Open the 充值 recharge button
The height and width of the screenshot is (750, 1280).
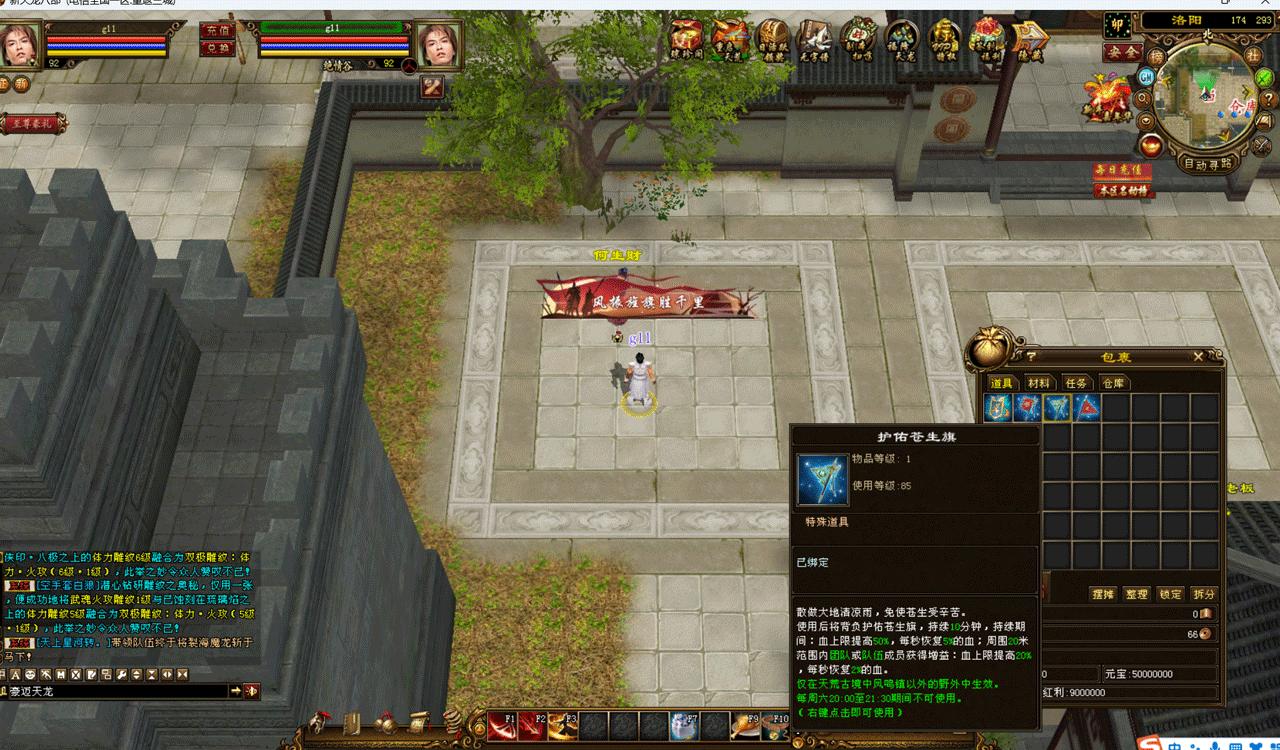[216, 31]
